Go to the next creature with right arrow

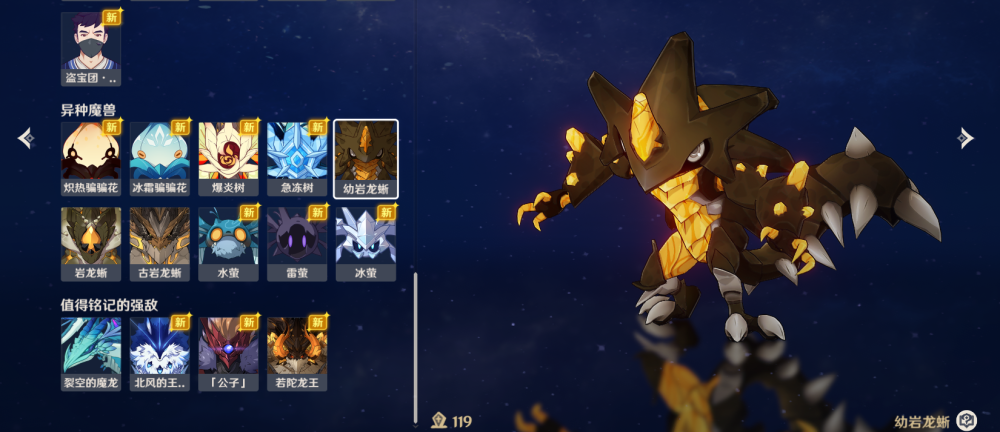pyautogui.click(x=965, y=138)
